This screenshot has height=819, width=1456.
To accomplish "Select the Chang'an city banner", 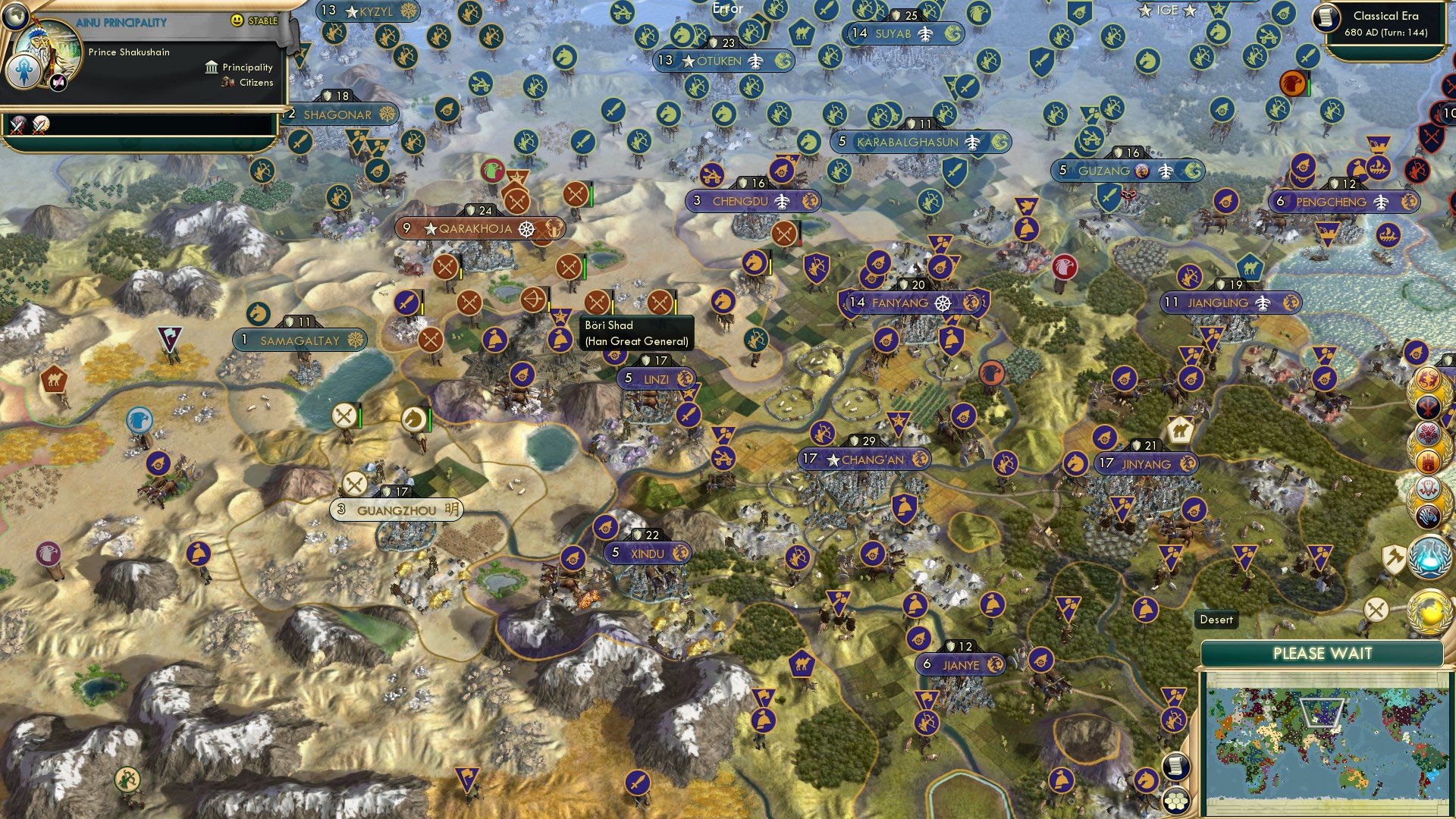I will (863, 459).
